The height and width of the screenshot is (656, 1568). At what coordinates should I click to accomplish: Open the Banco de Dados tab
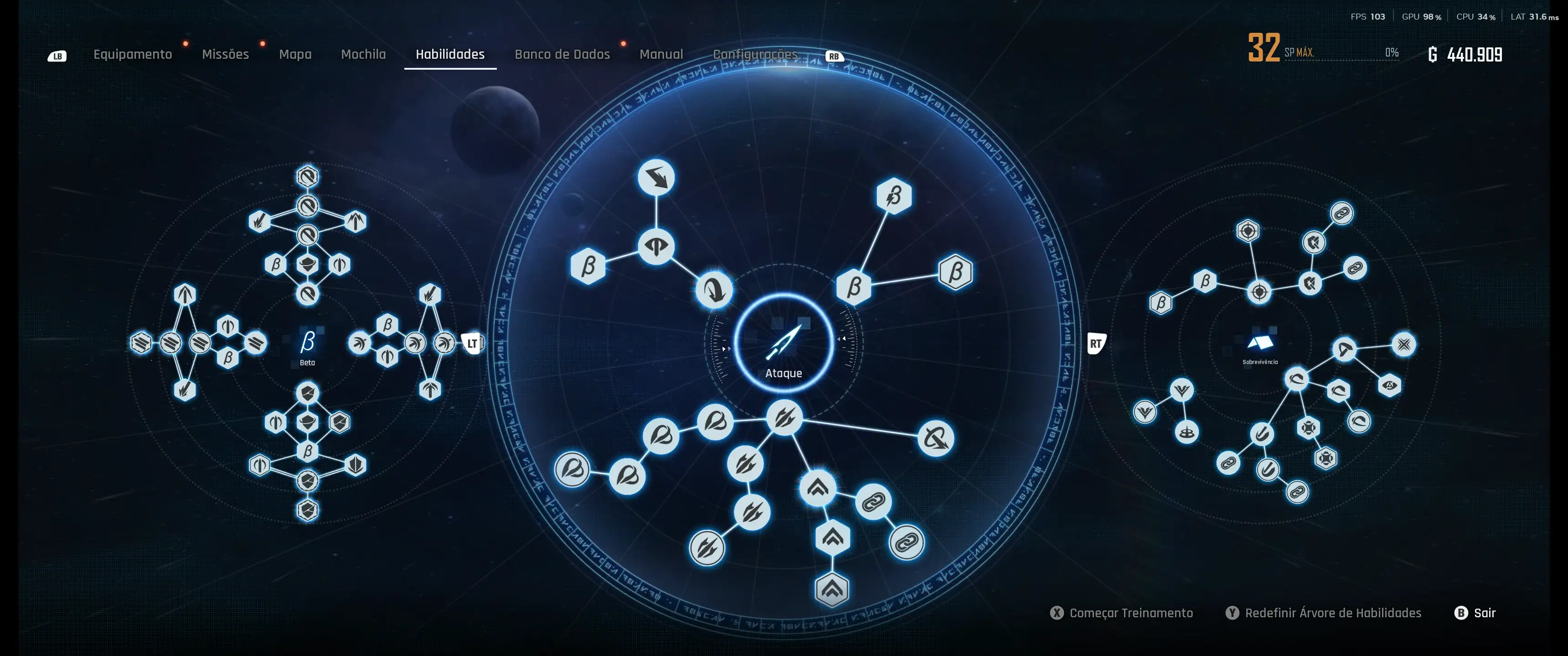click(x=562, y=54)
